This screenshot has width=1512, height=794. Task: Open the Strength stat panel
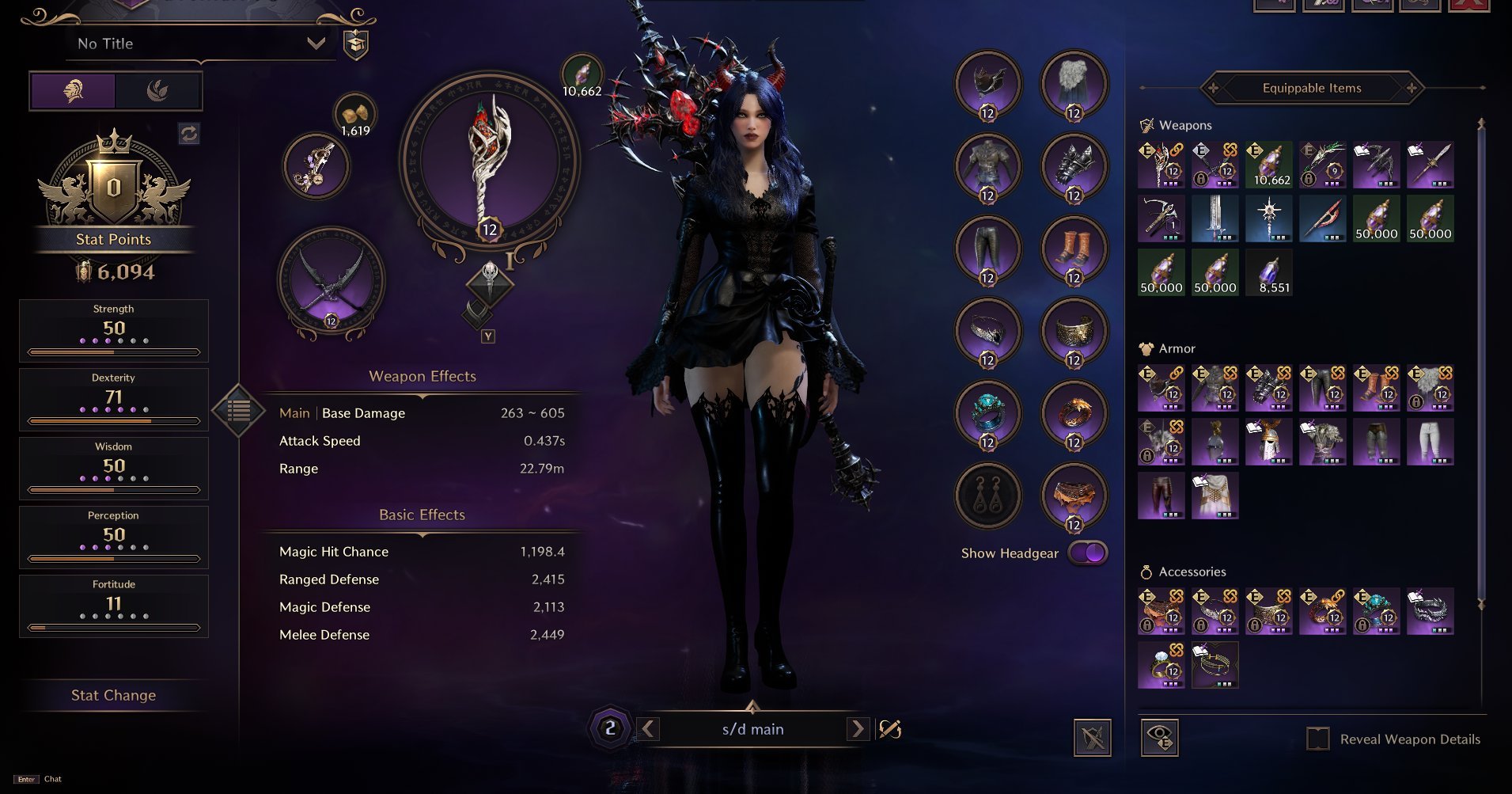(x=114, y=329)
